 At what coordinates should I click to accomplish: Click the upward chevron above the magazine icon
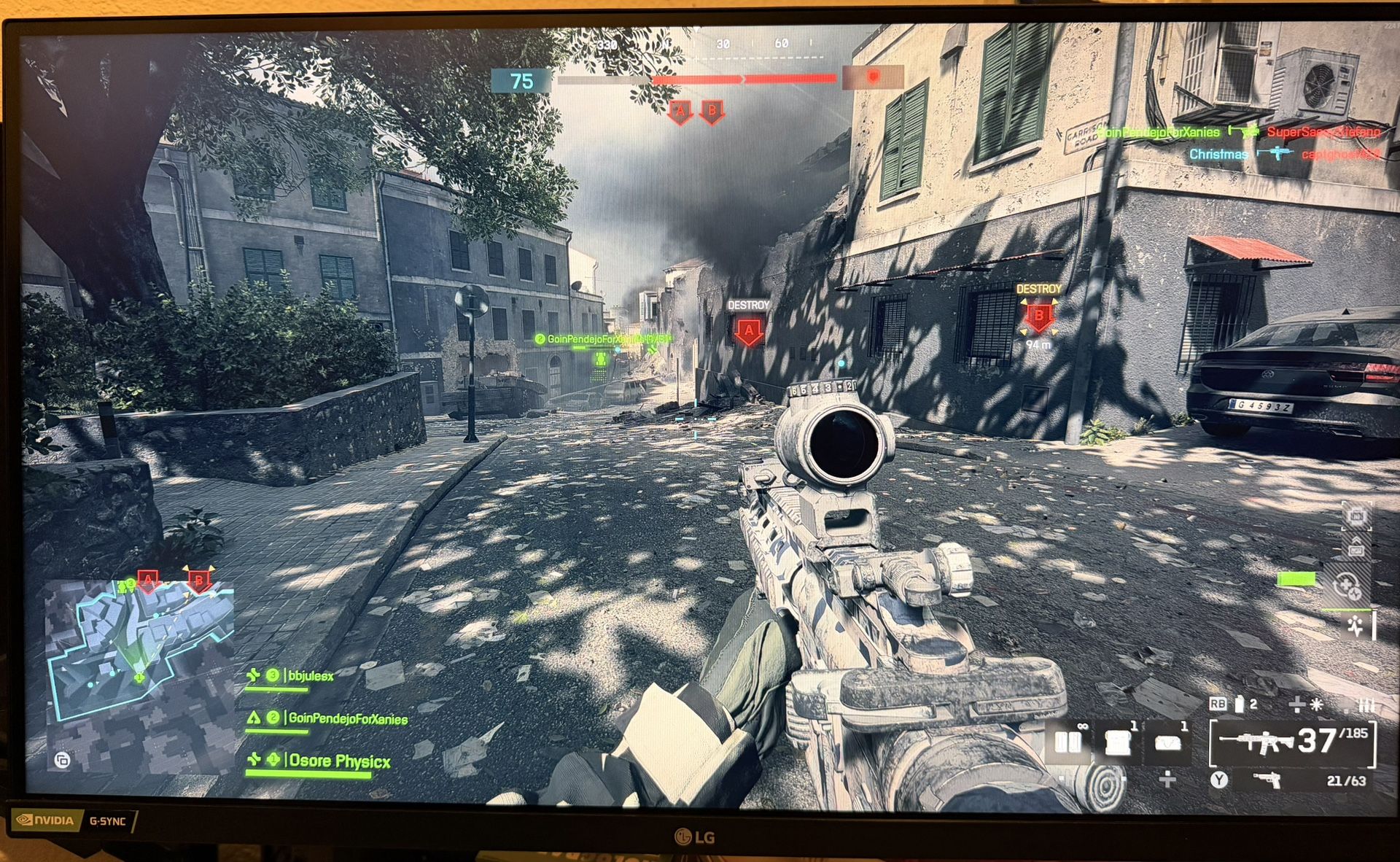1355,540
